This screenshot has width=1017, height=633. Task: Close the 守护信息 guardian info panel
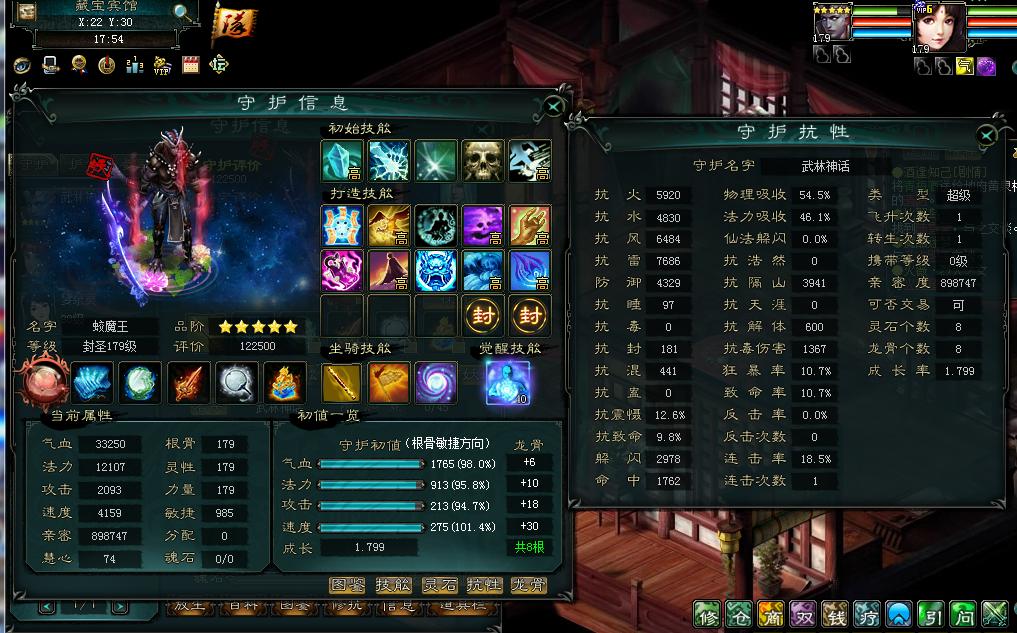553,105
